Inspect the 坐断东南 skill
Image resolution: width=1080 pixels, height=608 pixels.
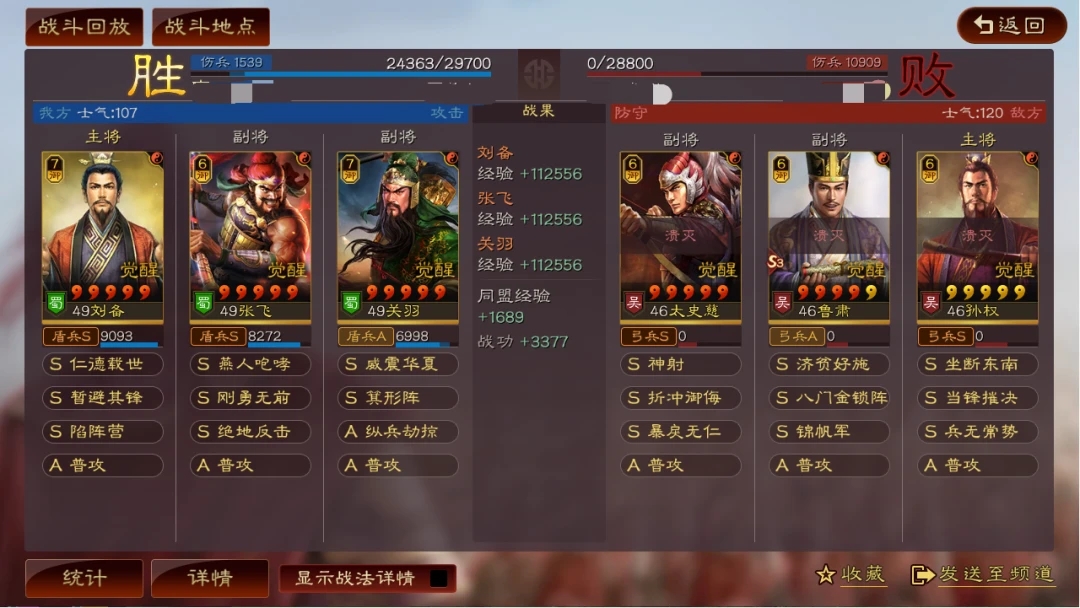pos(977,364)
